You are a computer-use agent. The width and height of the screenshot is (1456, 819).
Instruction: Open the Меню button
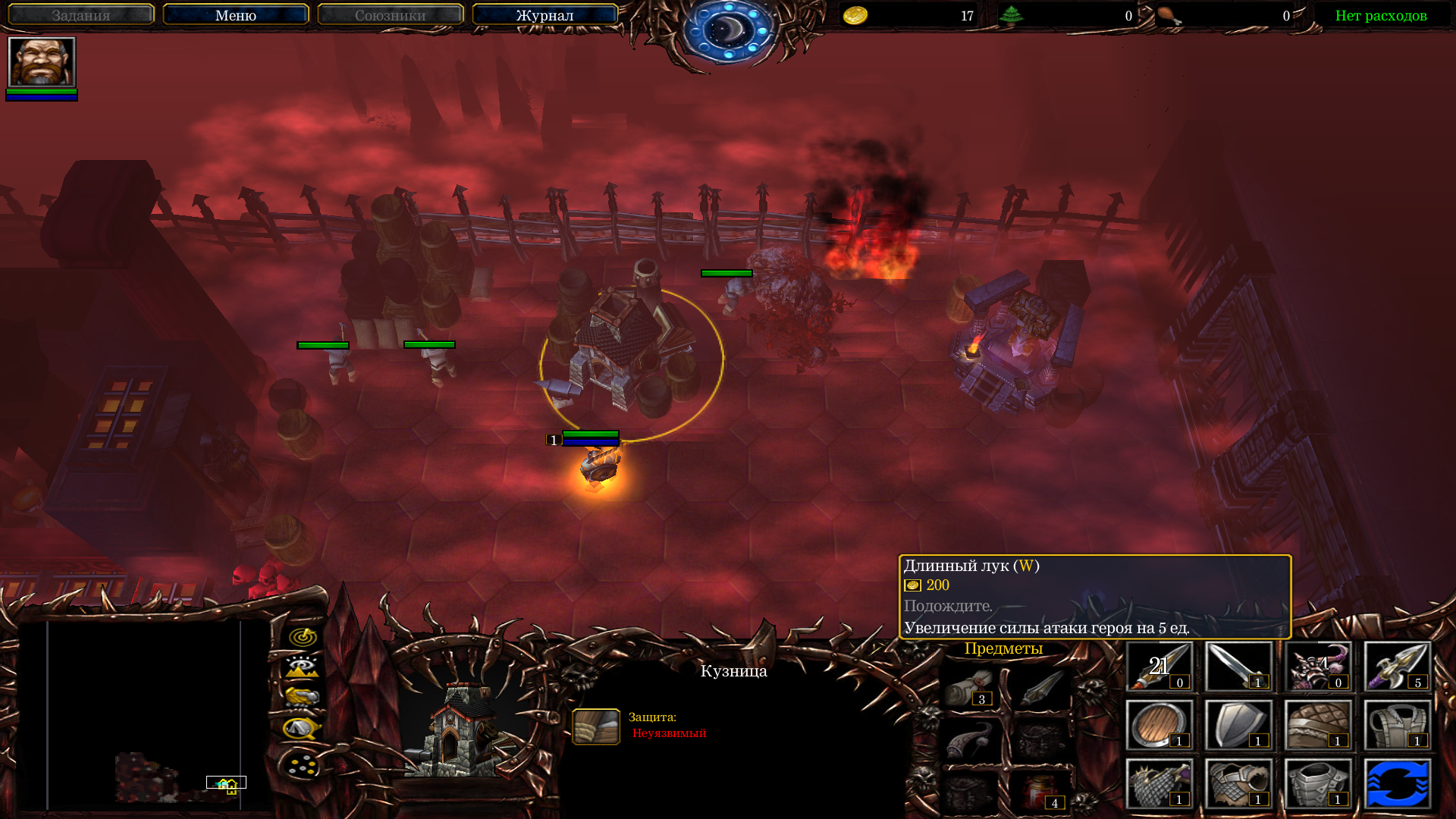pos(236,15)
